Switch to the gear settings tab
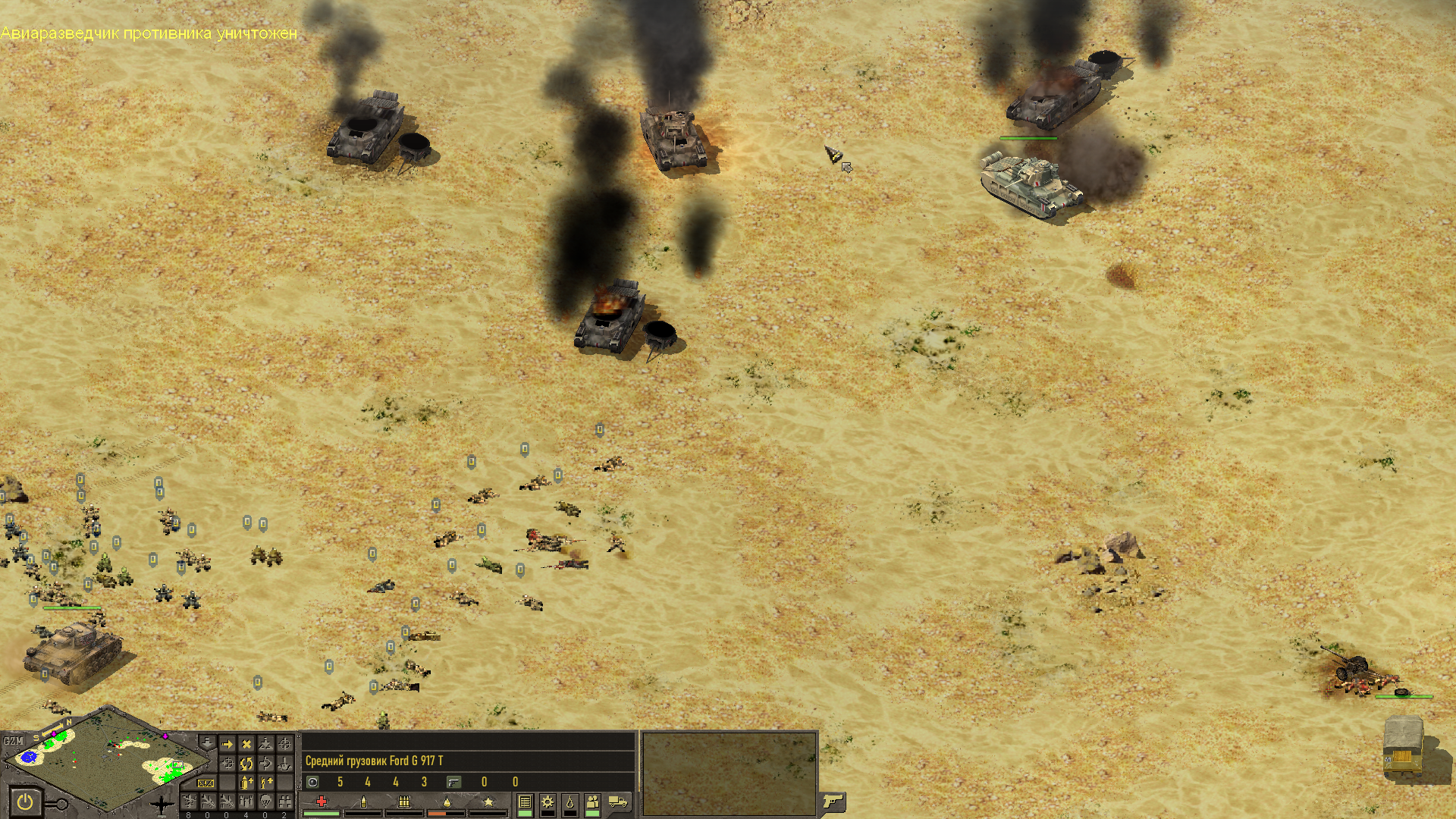Image resolution: width=1456 pixels, height=819 pixels. (x=548, y=802)
